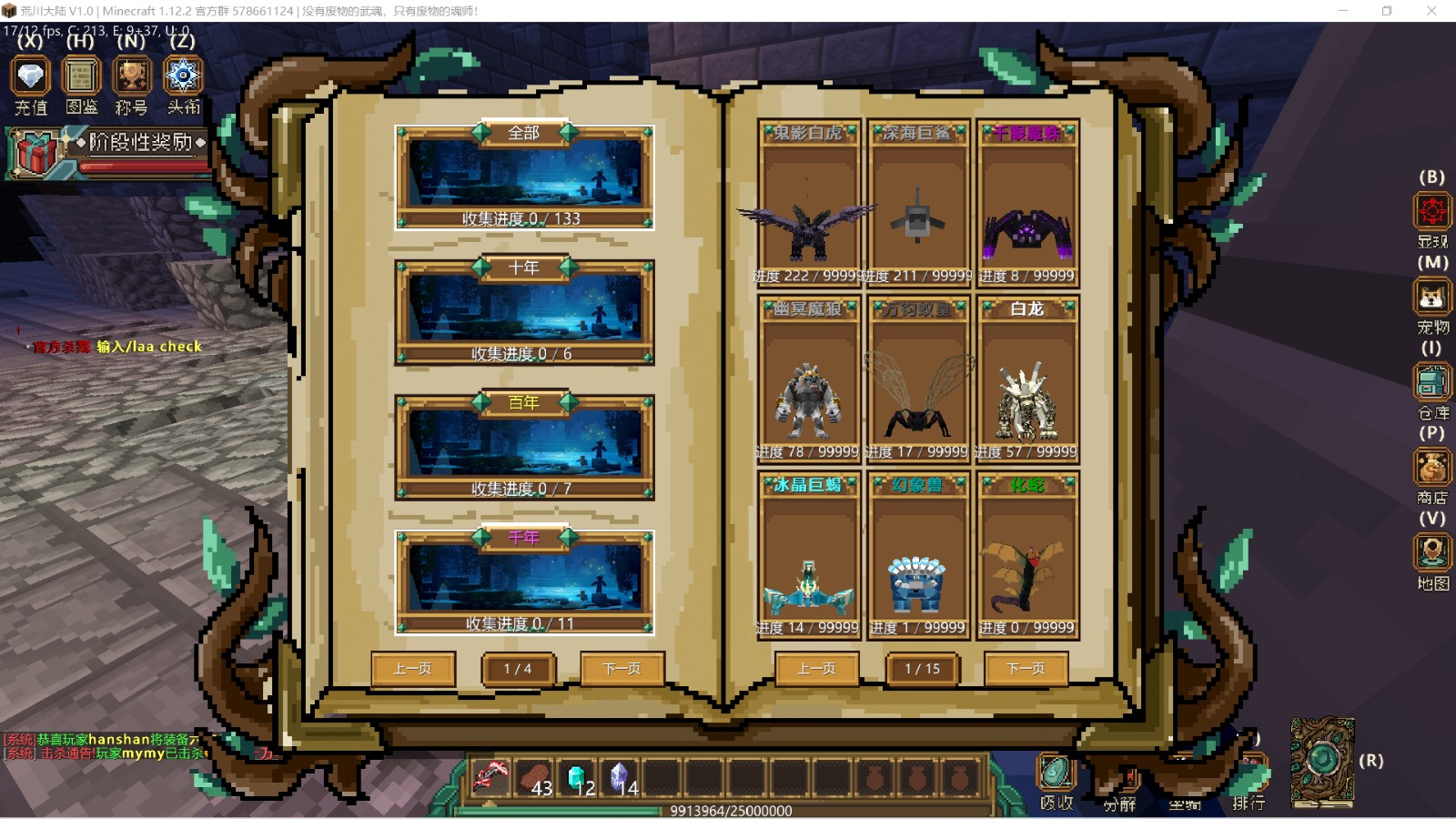The width and height of the screenshot is (1456, 819).
Task: Open the 千年 category
Action: 524,582
